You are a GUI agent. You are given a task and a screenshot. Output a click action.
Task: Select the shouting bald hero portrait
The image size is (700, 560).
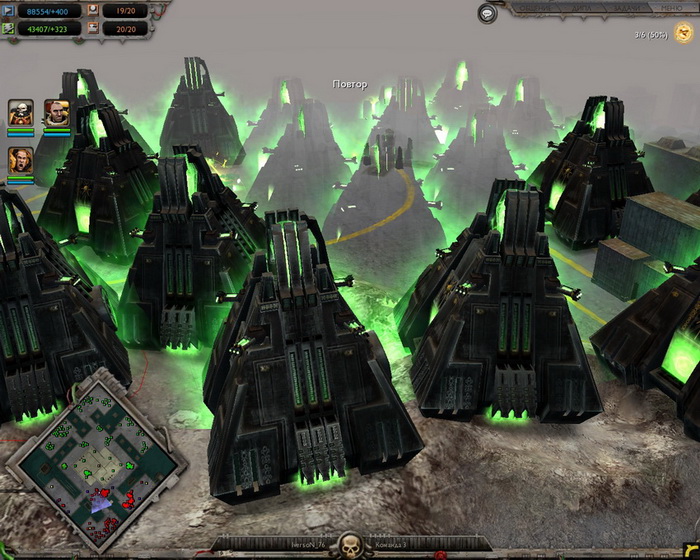21,160
